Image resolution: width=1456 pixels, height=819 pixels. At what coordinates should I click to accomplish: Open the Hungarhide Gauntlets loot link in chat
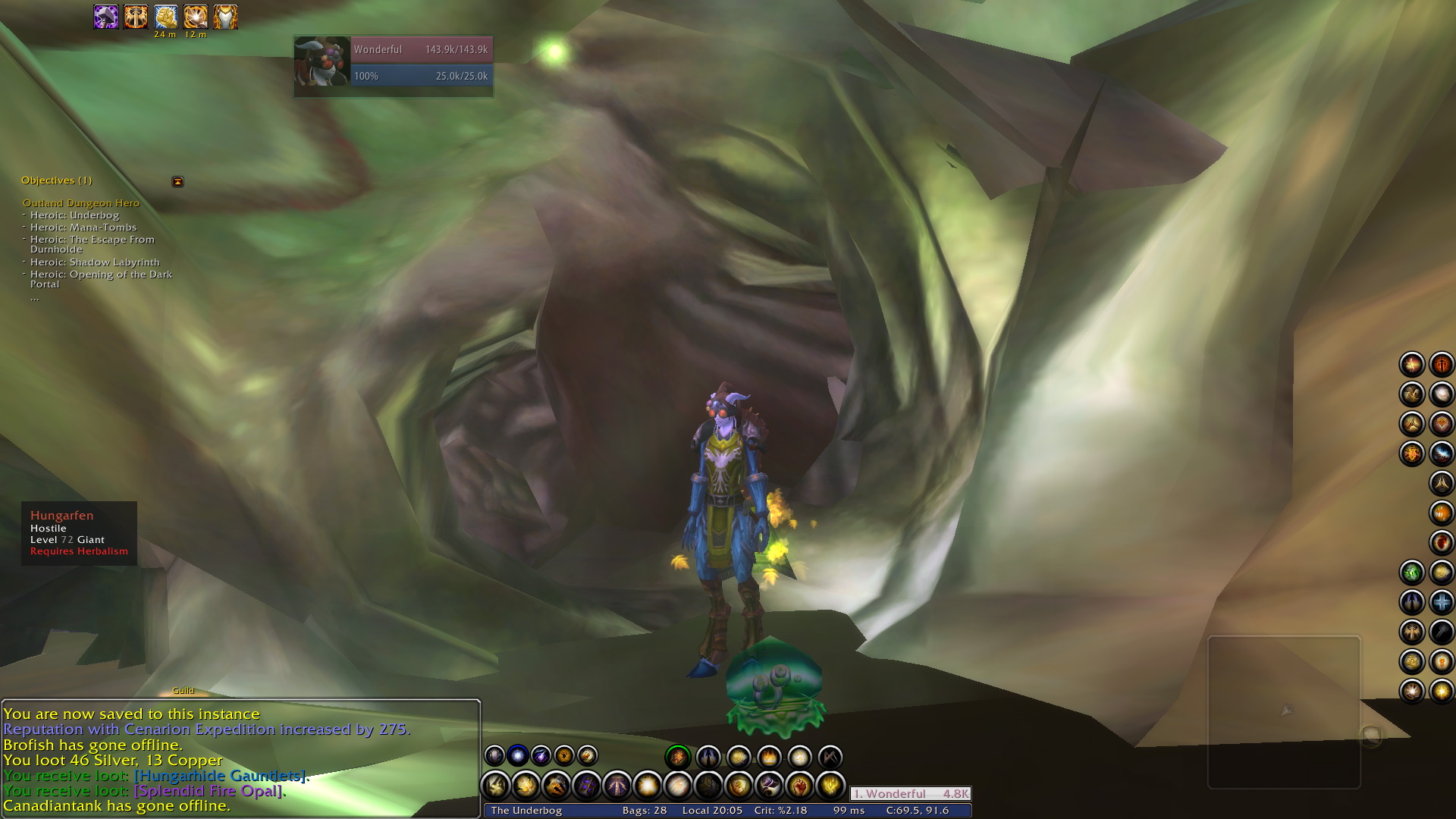click(x=220, y=776)
